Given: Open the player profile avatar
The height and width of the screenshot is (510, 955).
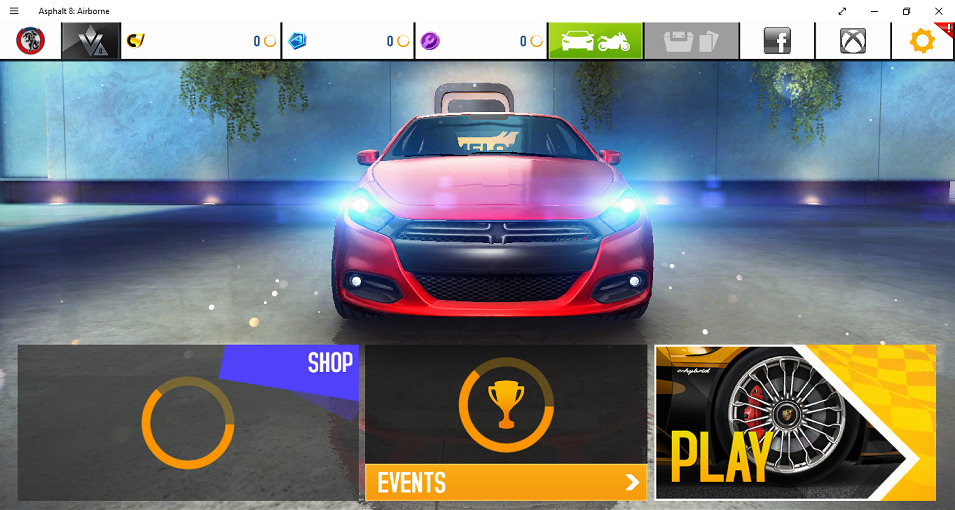Looking at the screenshot, I should pos(30,41).
